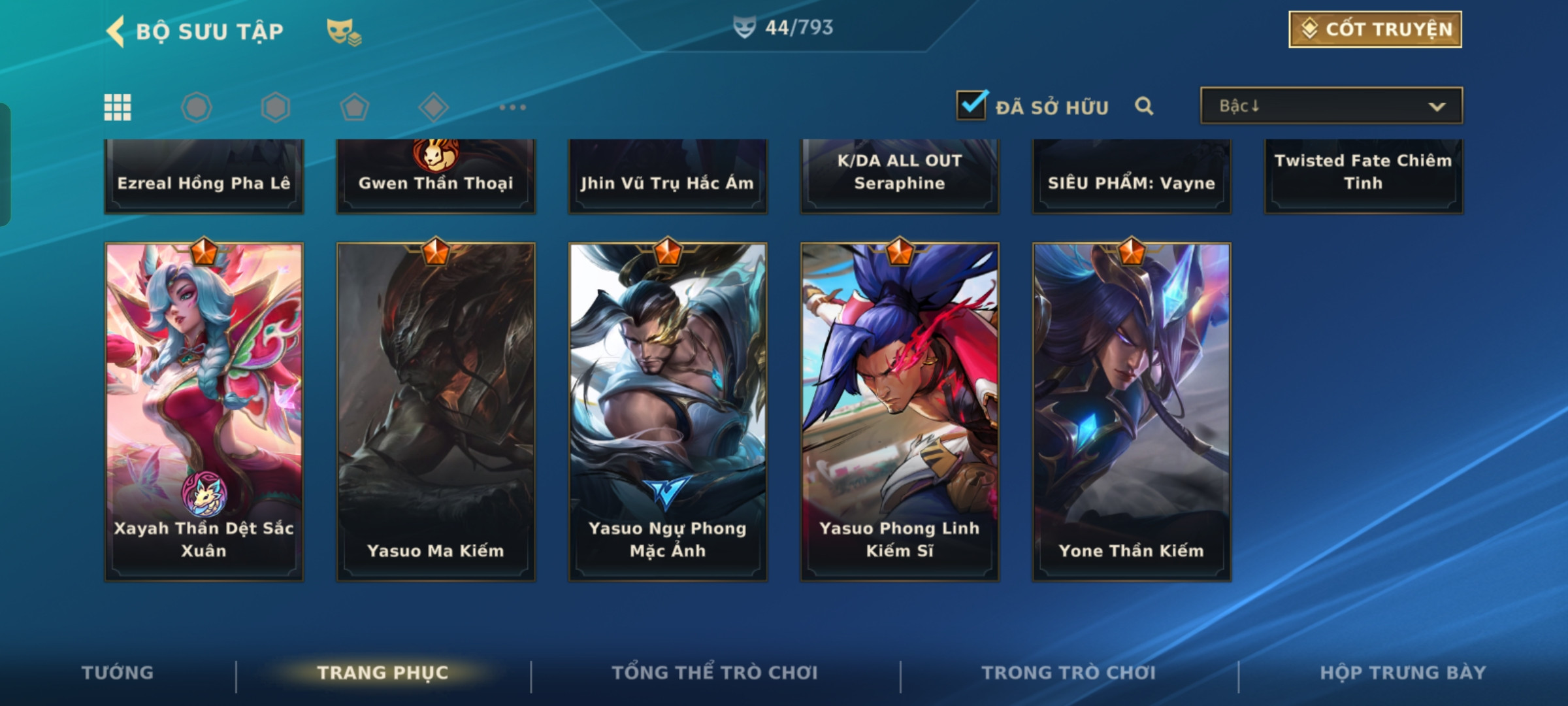The image size is (1568, 706).
Task: Switch to the Tướng tab
Action: tap(118, 673)
